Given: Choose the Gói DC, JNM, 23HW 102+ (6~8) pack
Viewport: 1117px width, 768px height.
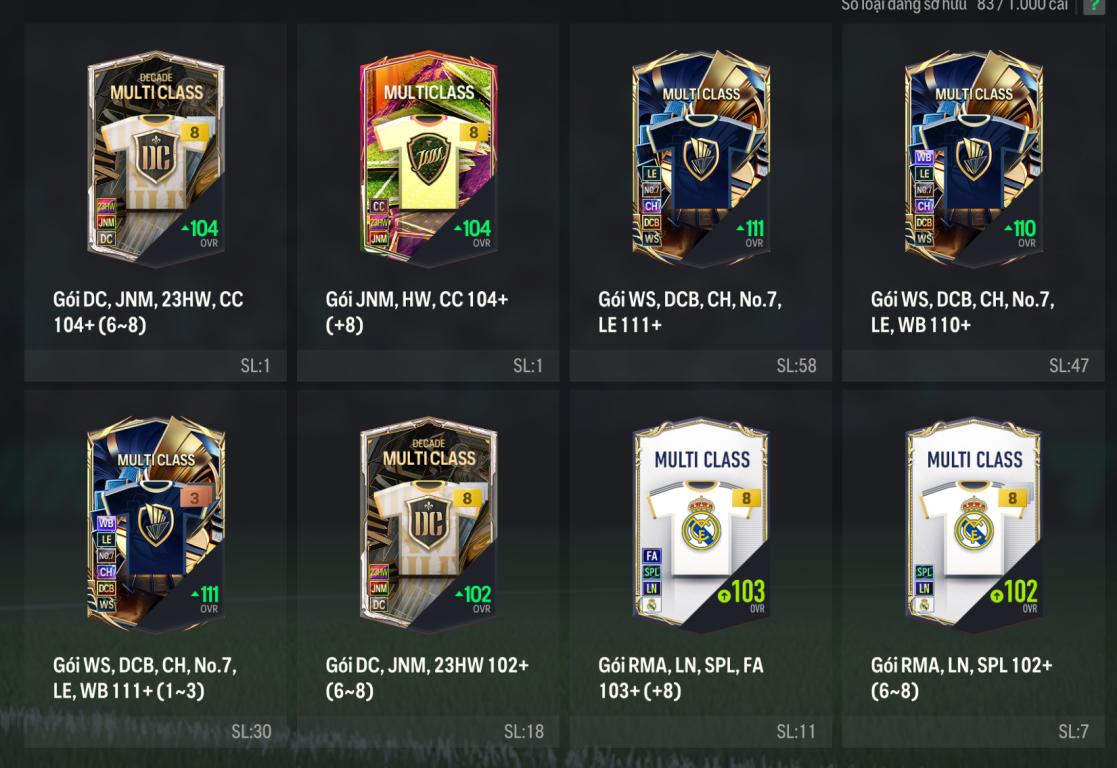Looking at the screenshot, I should coord(428,526).
